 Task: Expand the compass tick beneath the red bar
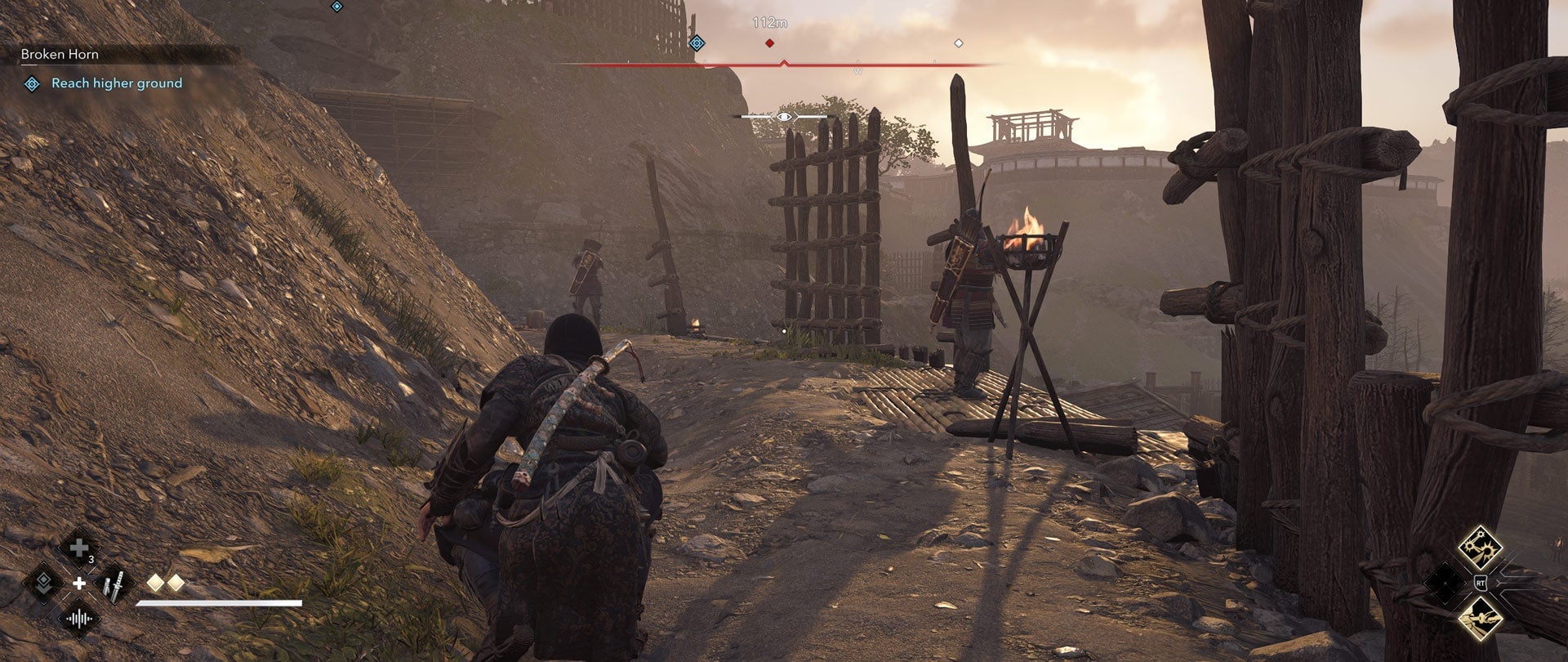[784, 62]
